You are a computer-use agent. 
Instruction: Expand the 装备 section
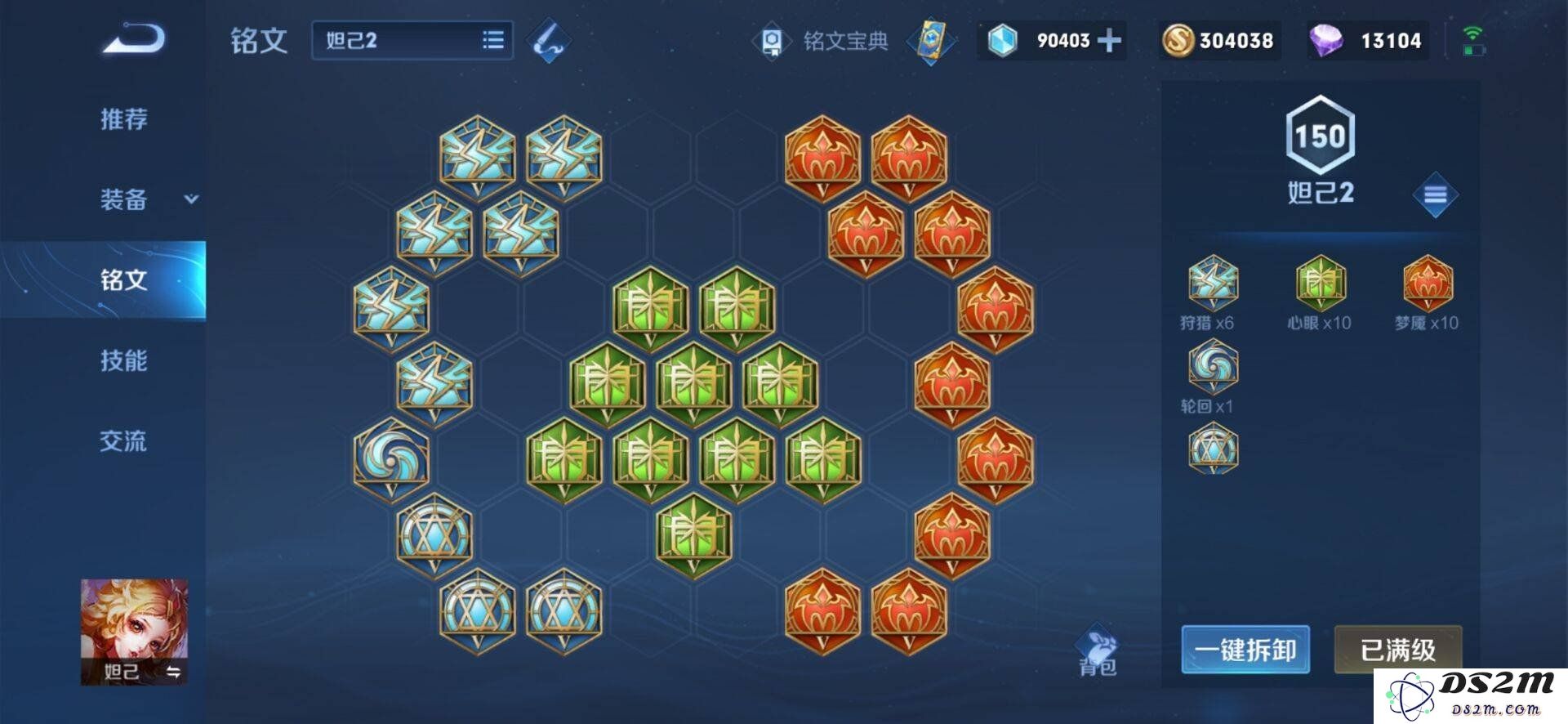point(147,199)
